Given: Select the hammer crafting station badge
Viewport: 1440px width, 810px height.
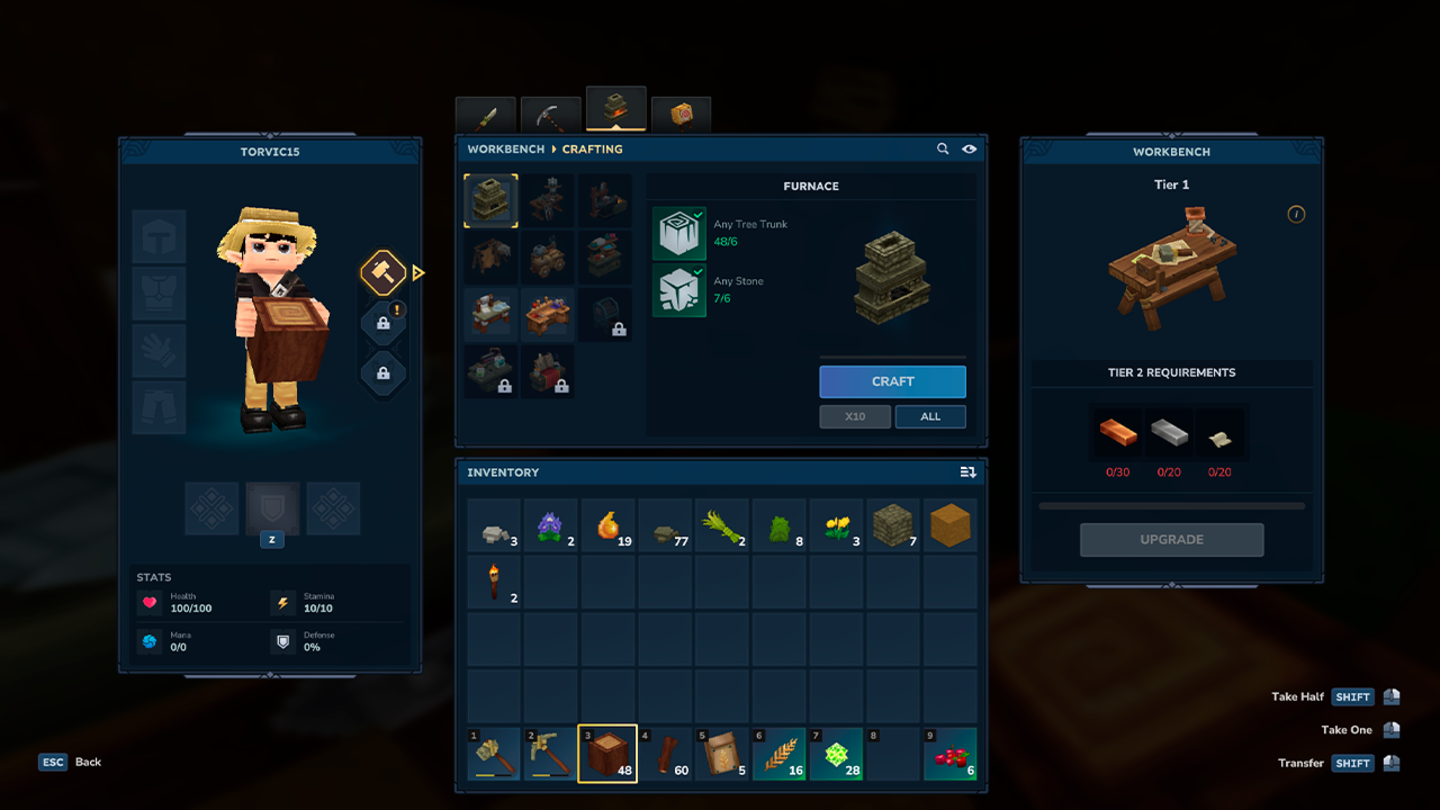Looking at the screenshot, I should [x=383, y=272].
